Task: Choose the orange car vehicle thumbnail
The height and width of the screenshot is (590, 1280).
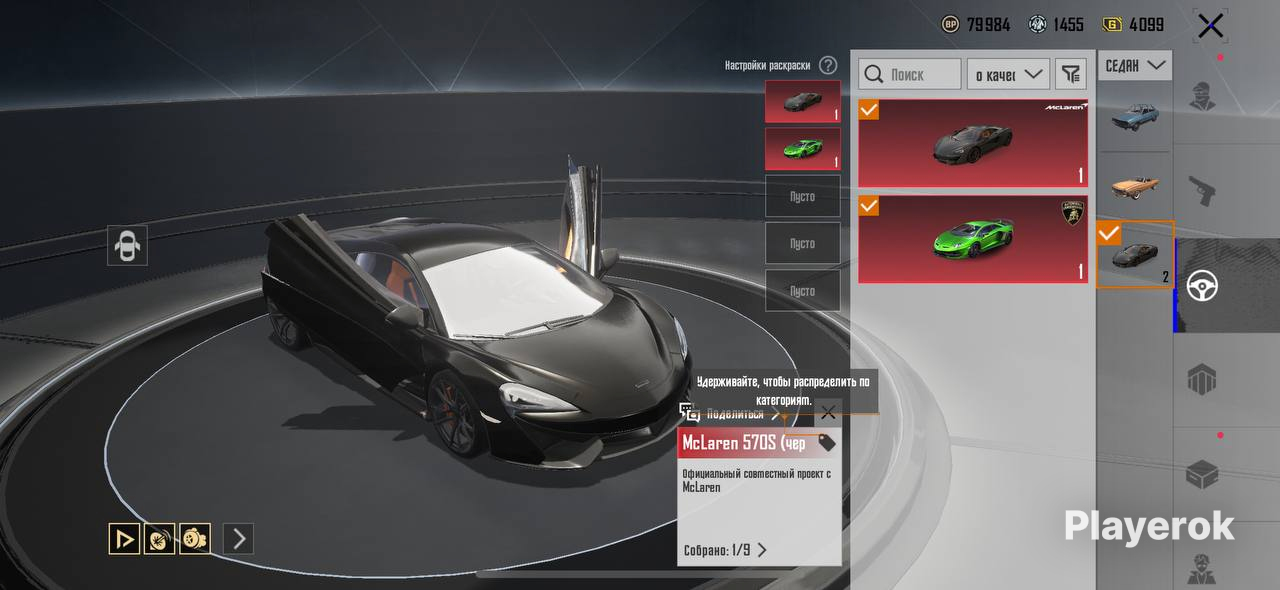Action: click(1135, 186)
